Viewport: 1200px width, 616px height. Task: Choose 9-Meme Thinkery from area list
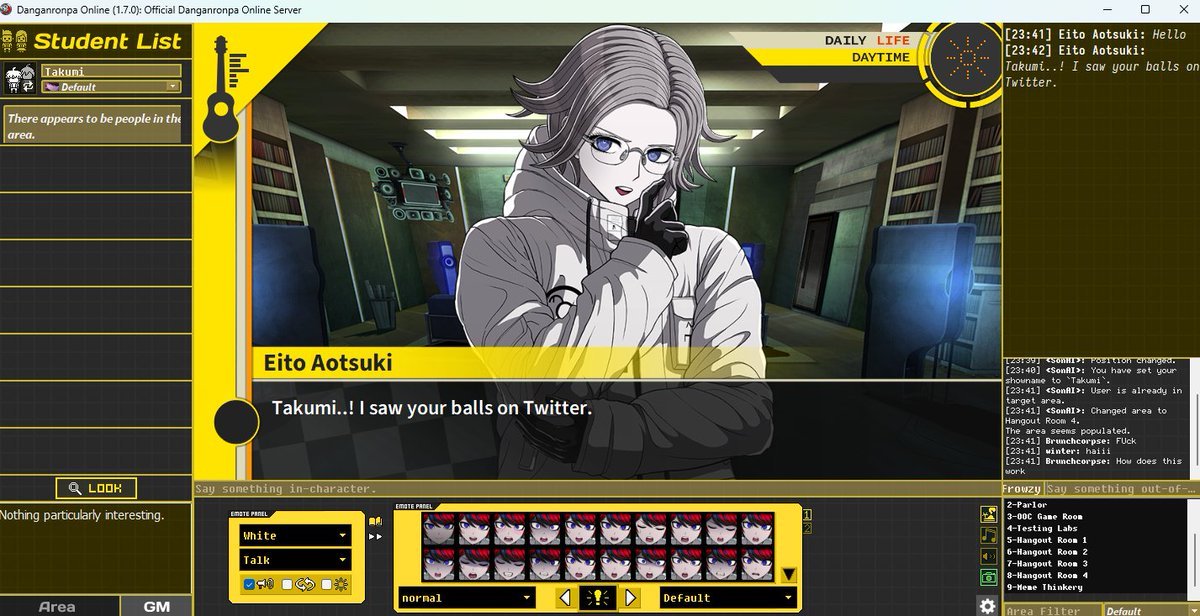point(1045,587)
